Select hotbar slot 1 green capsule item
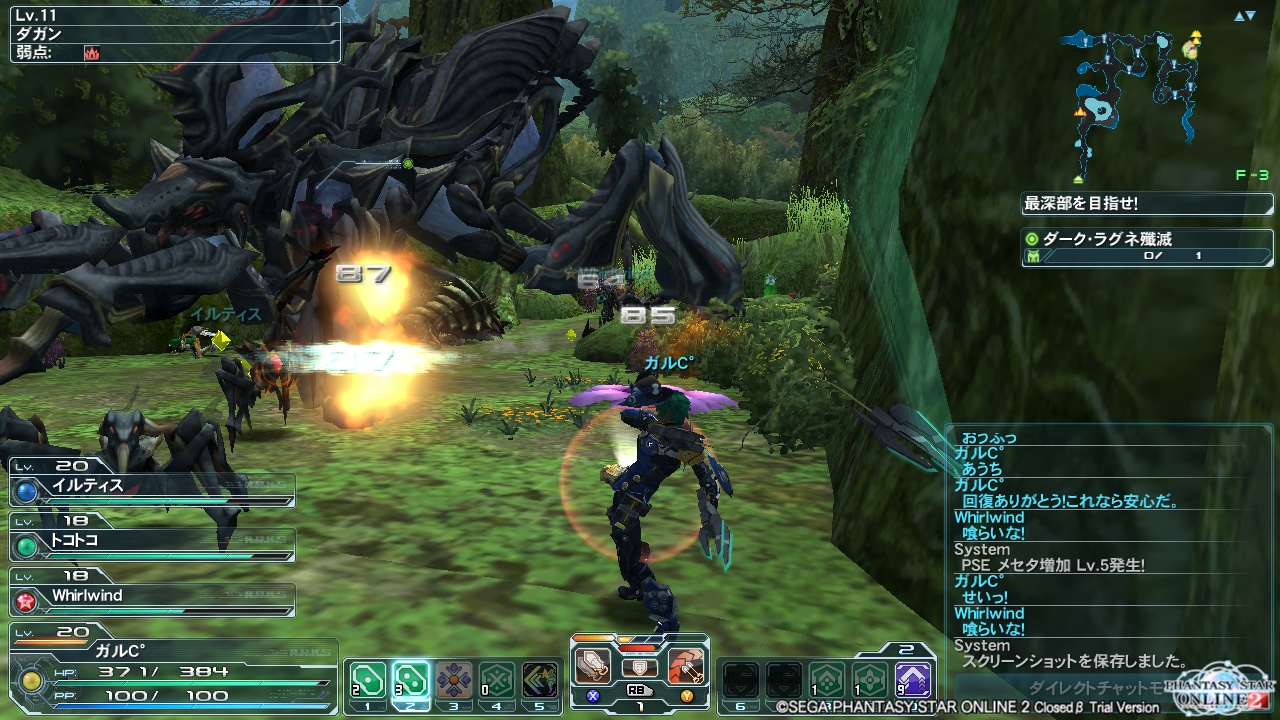This screenshot has height=720, width=1280. (368, 680)
